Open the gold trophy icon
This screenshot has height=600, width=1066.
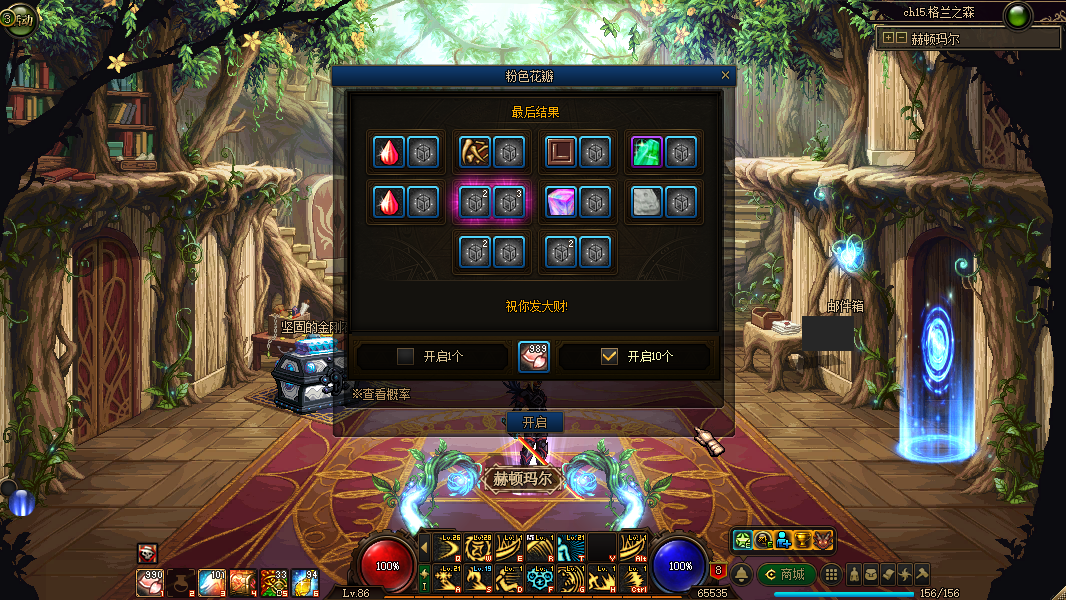802,540
